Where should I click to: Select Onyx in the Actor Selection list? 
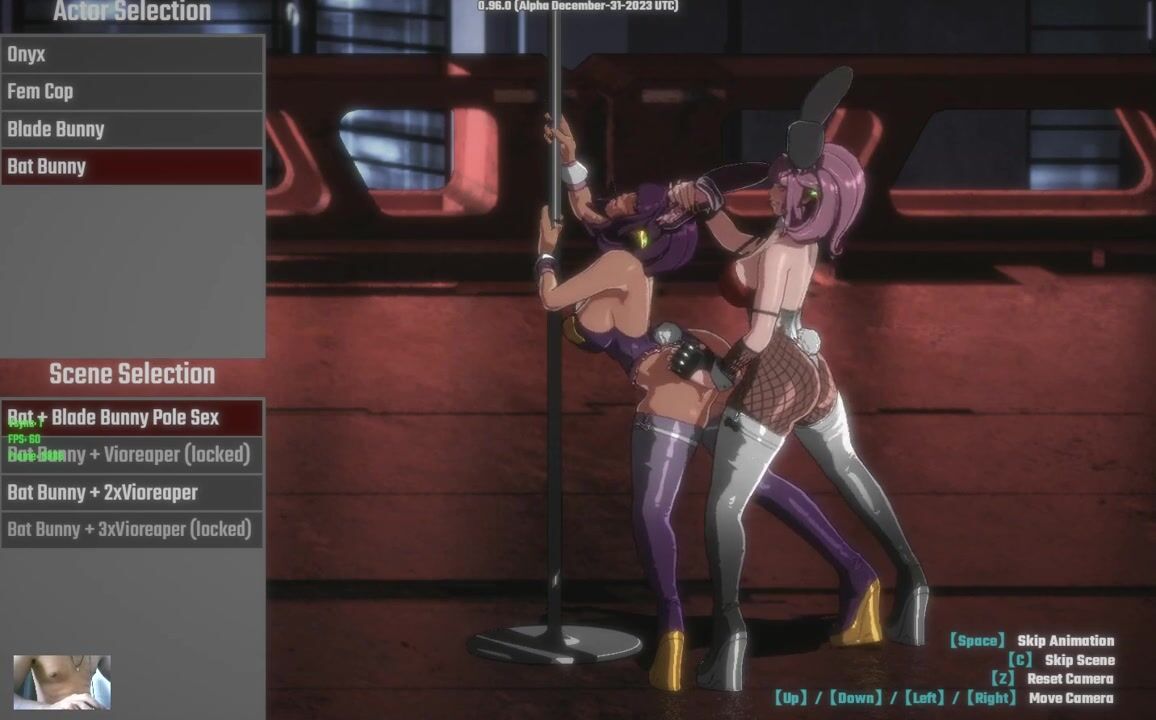131,54
